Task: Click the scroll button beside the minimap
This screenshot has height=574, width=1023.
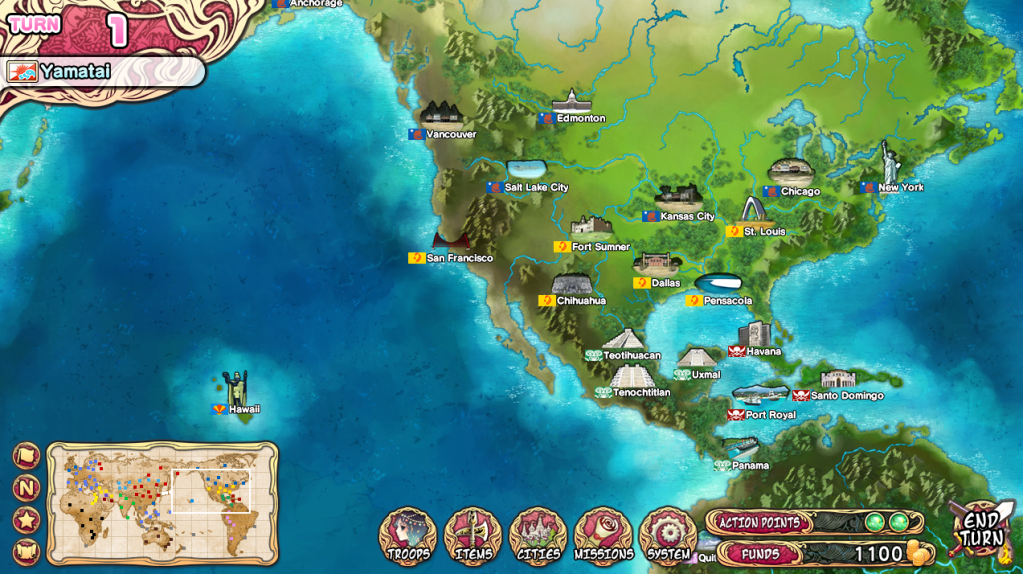Action: tap(27, 551)
